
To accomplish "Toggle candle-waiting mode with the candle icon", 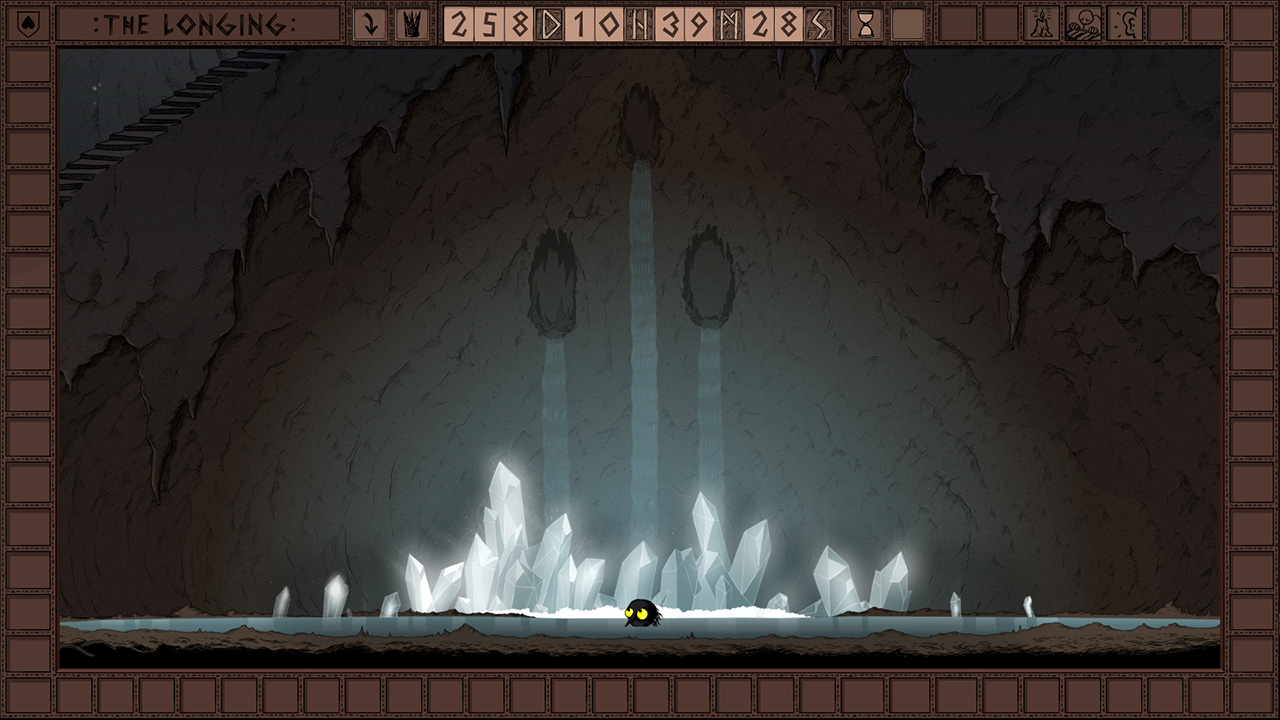I will tap(1041, 22).
